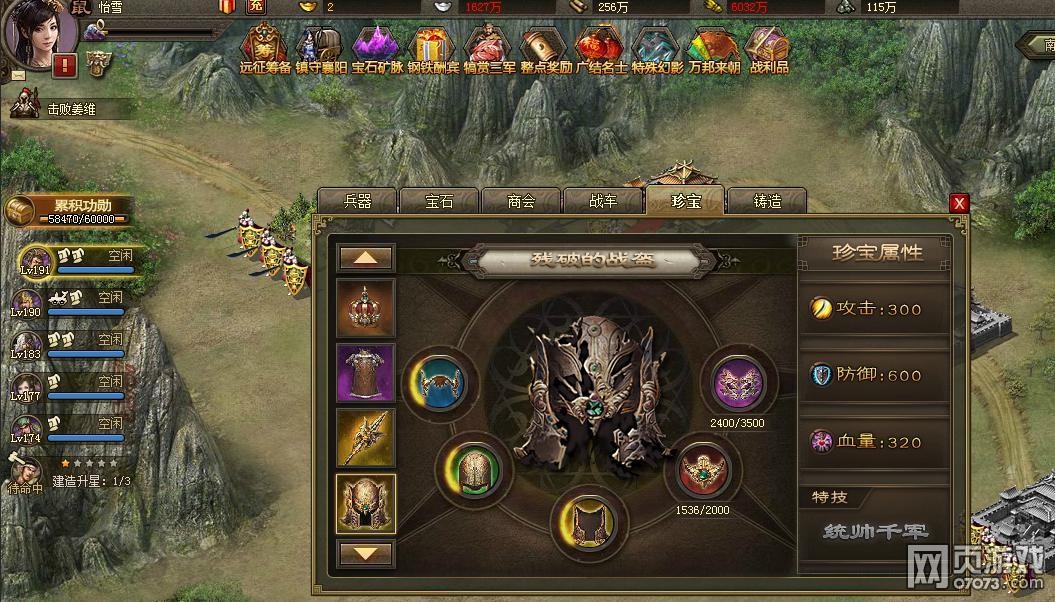Switch to the 兵器 tab
Viewport: 1055px width, 602px height.
[x=357, y=201]
